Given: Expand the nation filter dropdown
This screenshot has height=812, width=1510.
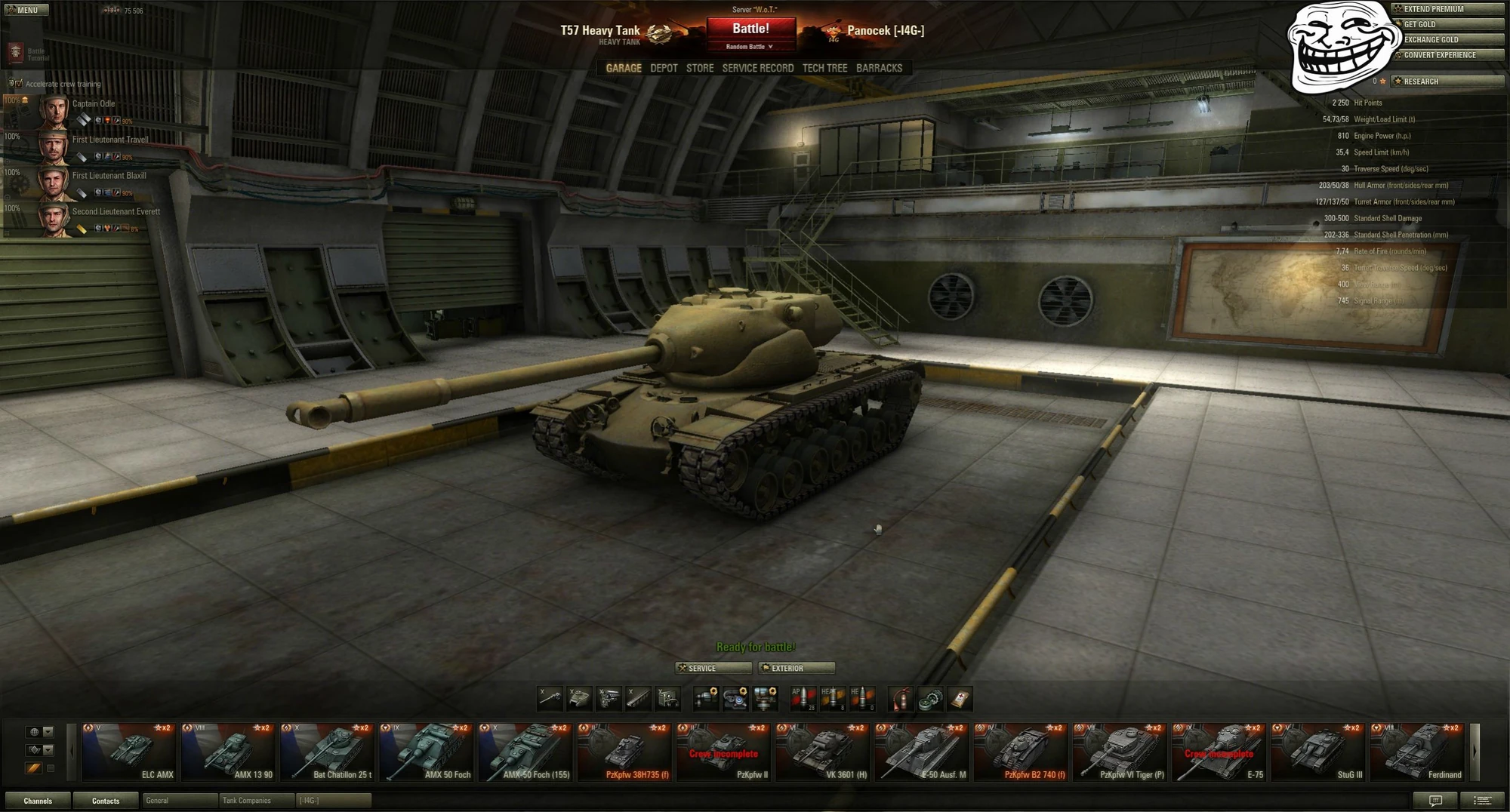Looking at the screenshot, I should (x=48, y=732).
